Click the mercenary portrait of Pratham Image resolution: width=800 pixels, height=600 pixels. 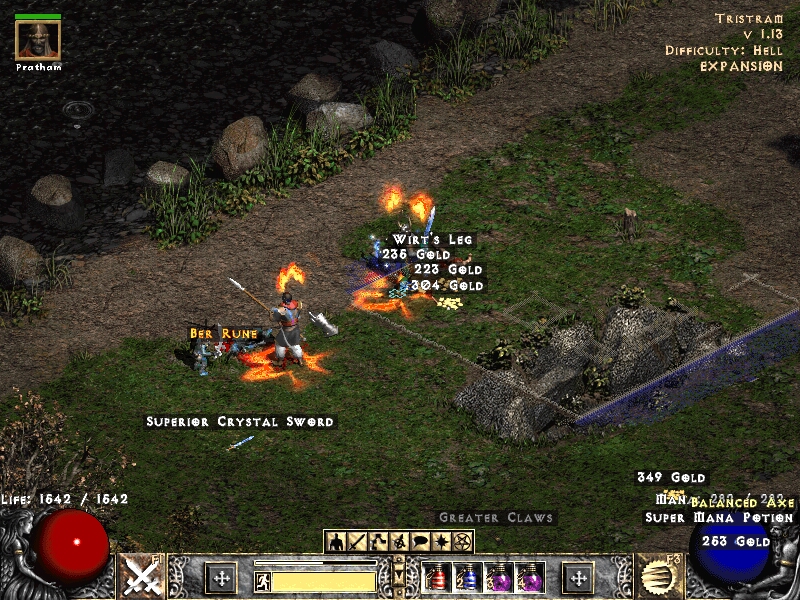pyautogui.click(x=38, y=39)
